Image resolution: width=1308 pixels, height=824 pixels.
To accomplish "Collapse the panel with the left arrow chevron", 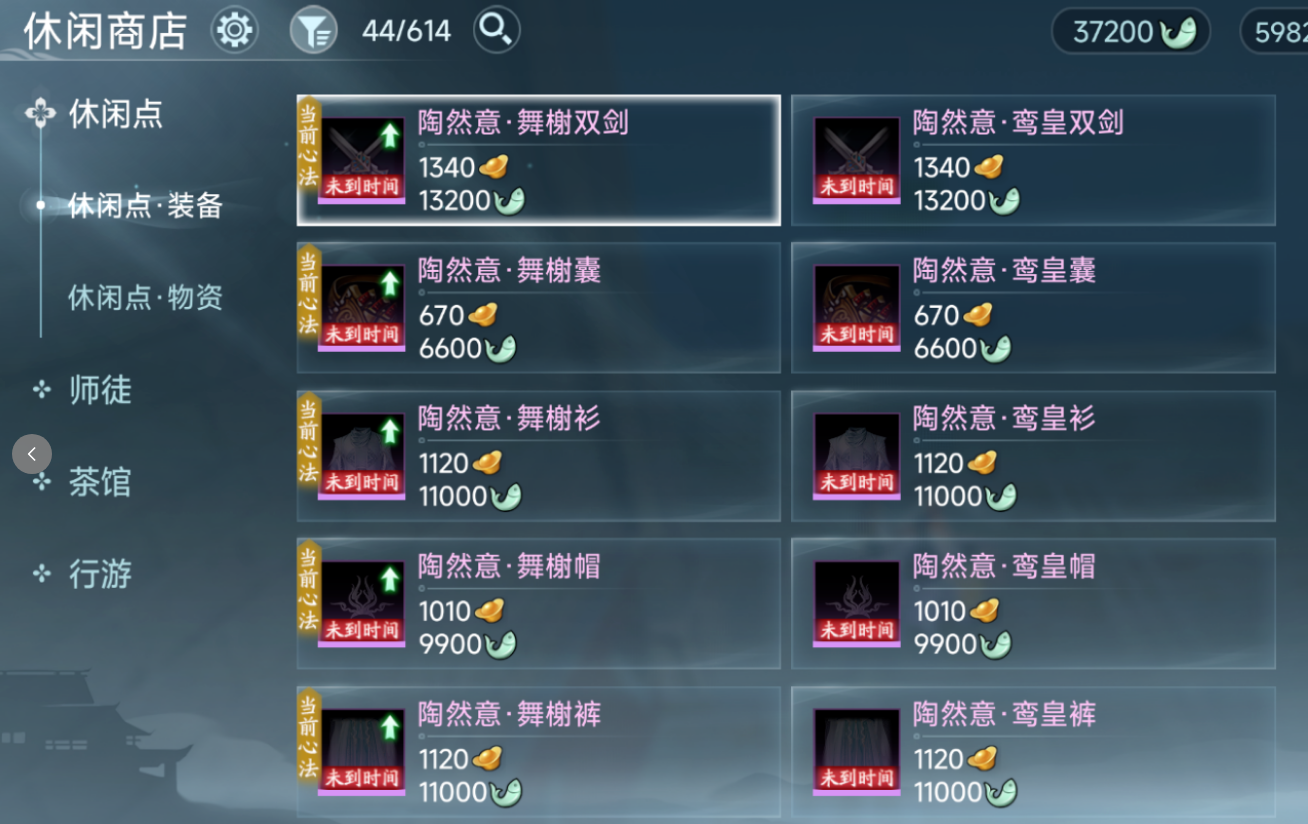I will point(31,453).
